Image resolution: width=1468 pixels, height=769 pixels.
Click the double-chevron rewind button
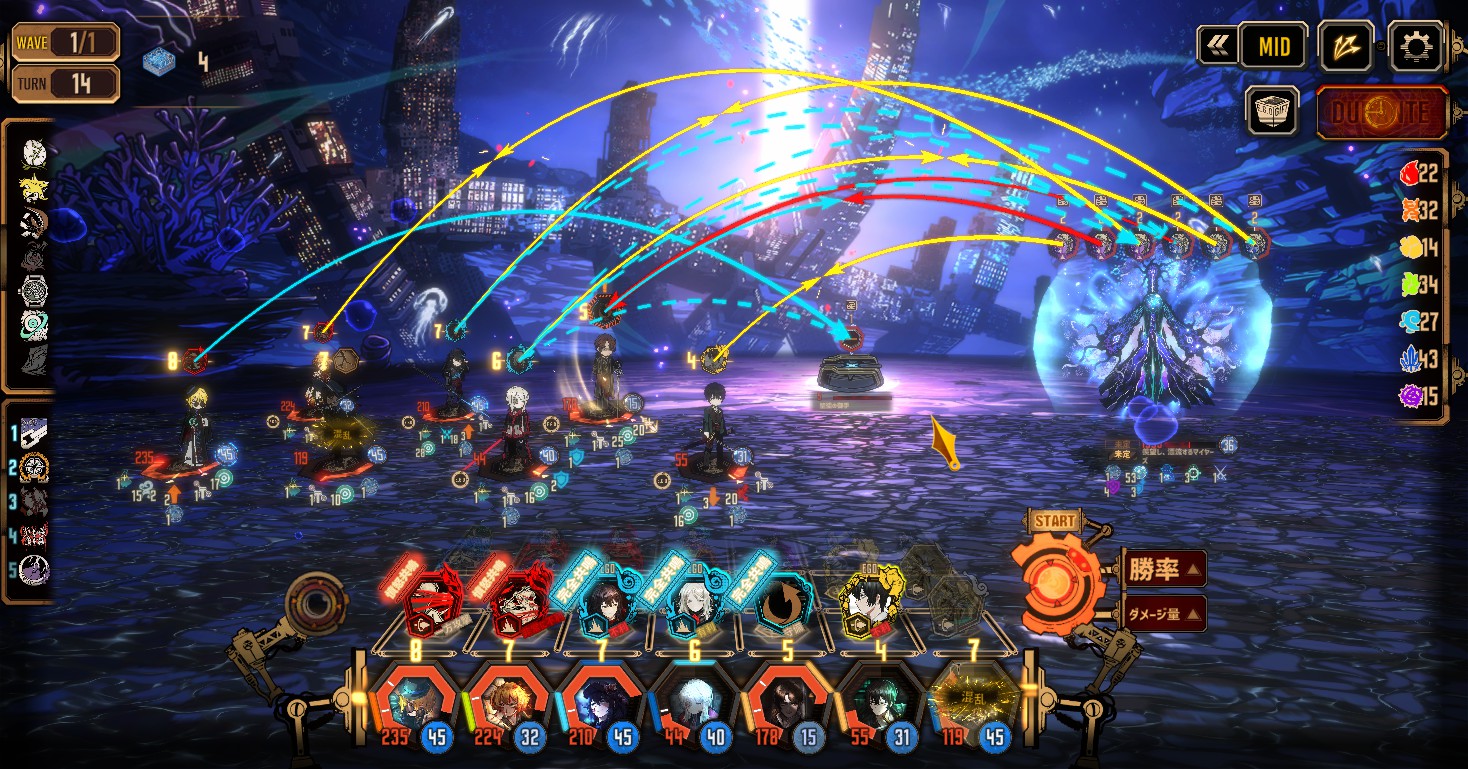point(1217,46)
